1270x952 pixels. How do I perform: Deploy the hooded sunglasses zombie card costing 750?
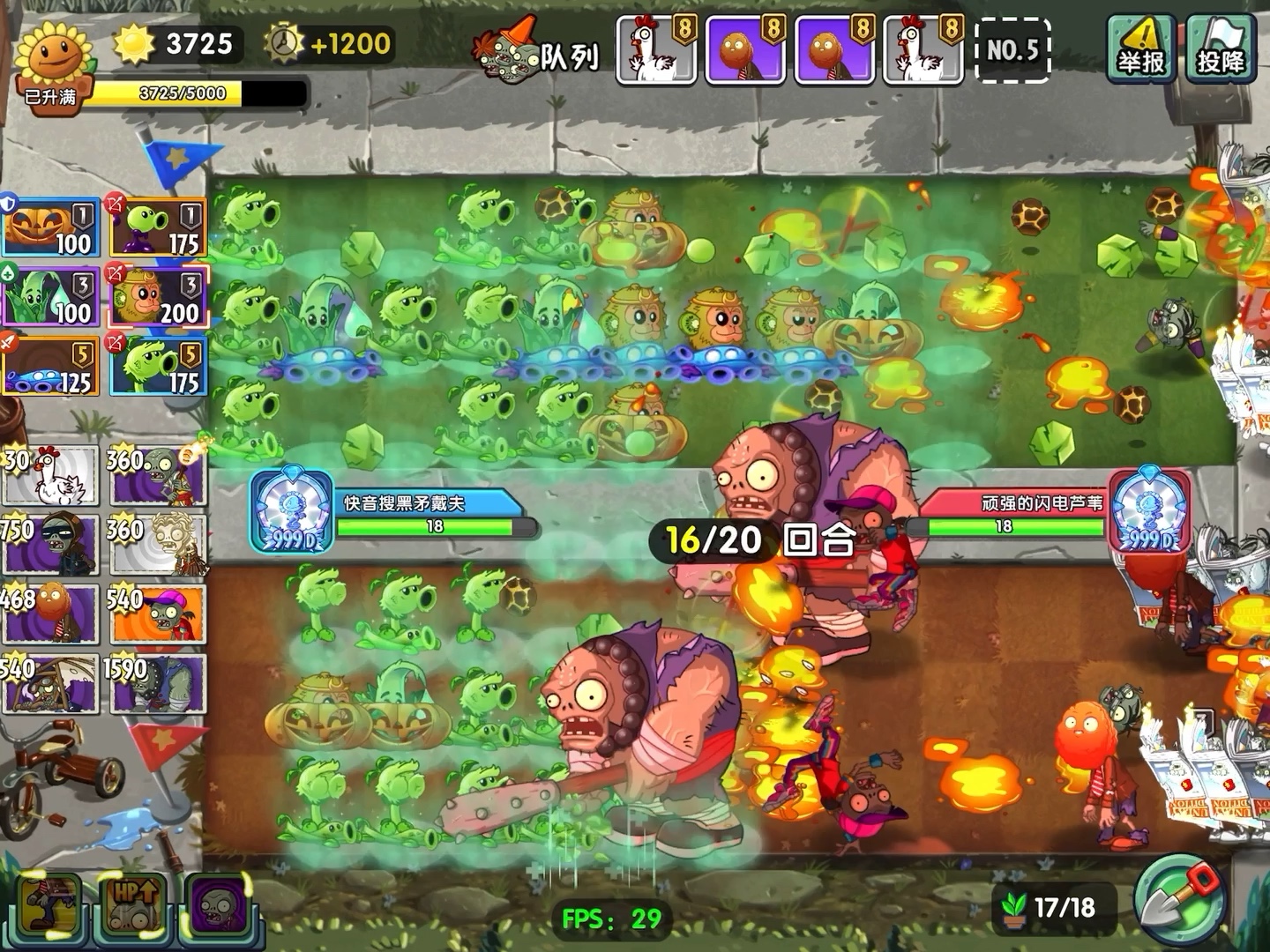click(x=50, y=546)
